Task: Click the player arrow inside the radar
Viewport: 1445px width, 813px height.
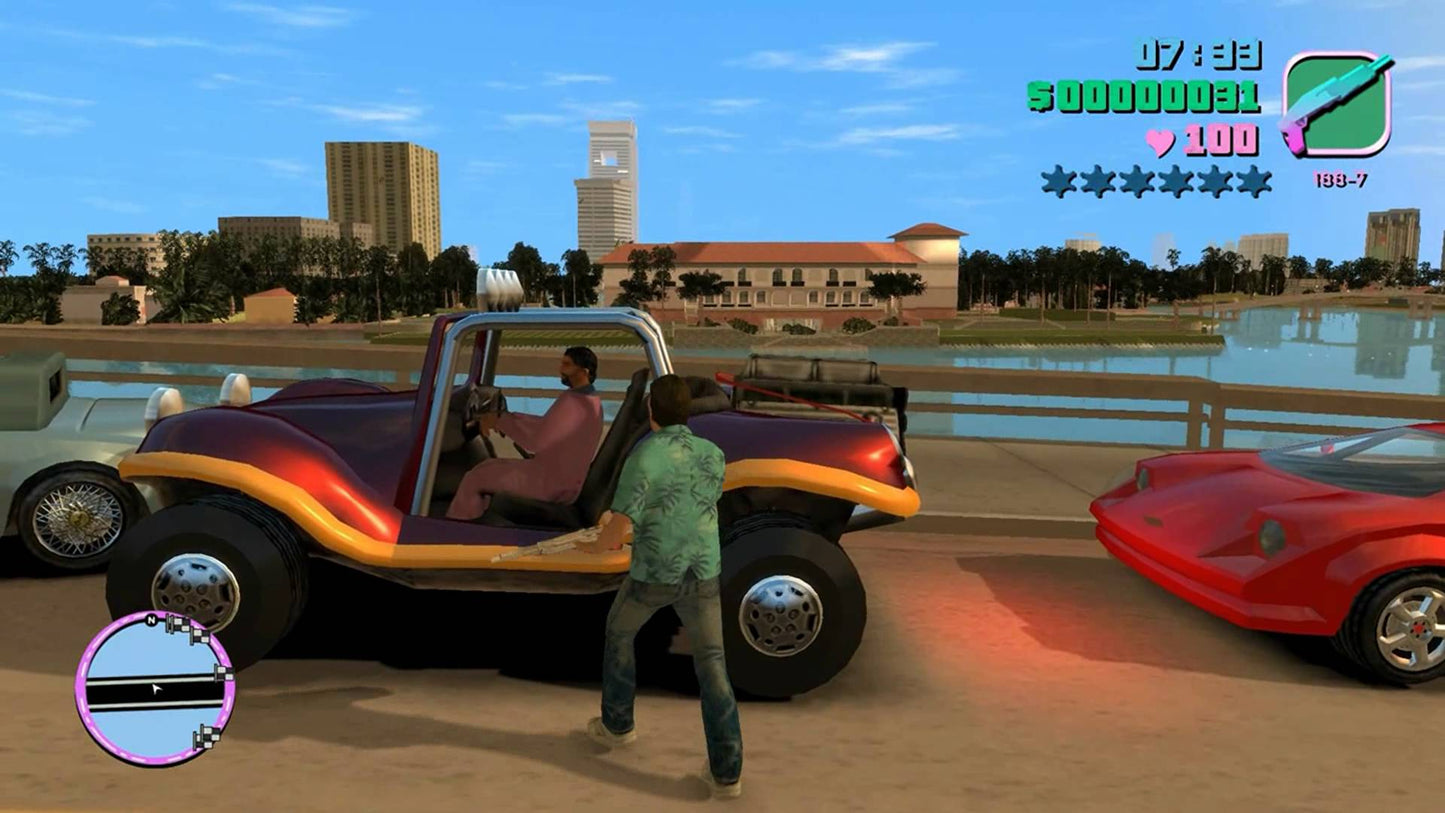Action: click(157, 688)
